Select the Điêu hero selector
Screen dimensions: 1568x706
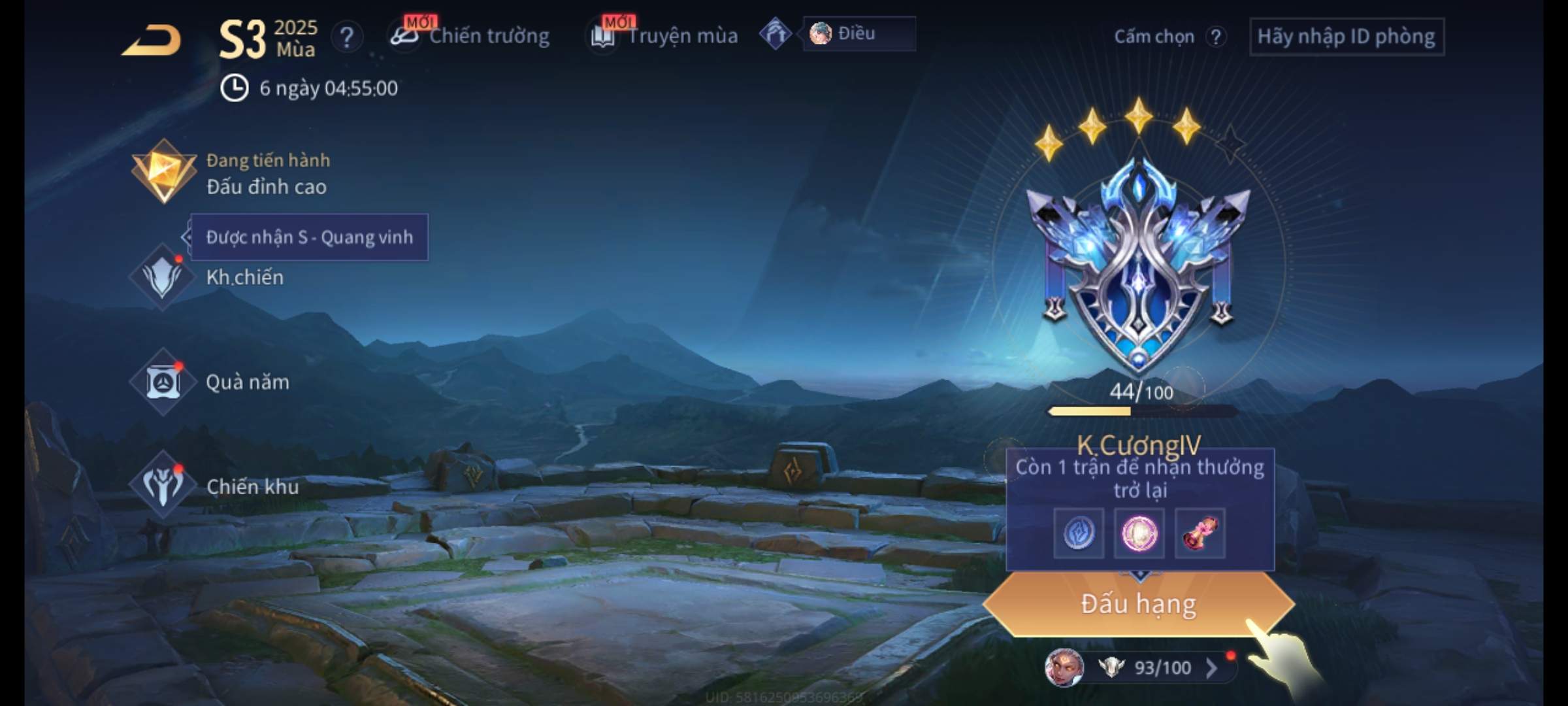(x=858, y=33)
